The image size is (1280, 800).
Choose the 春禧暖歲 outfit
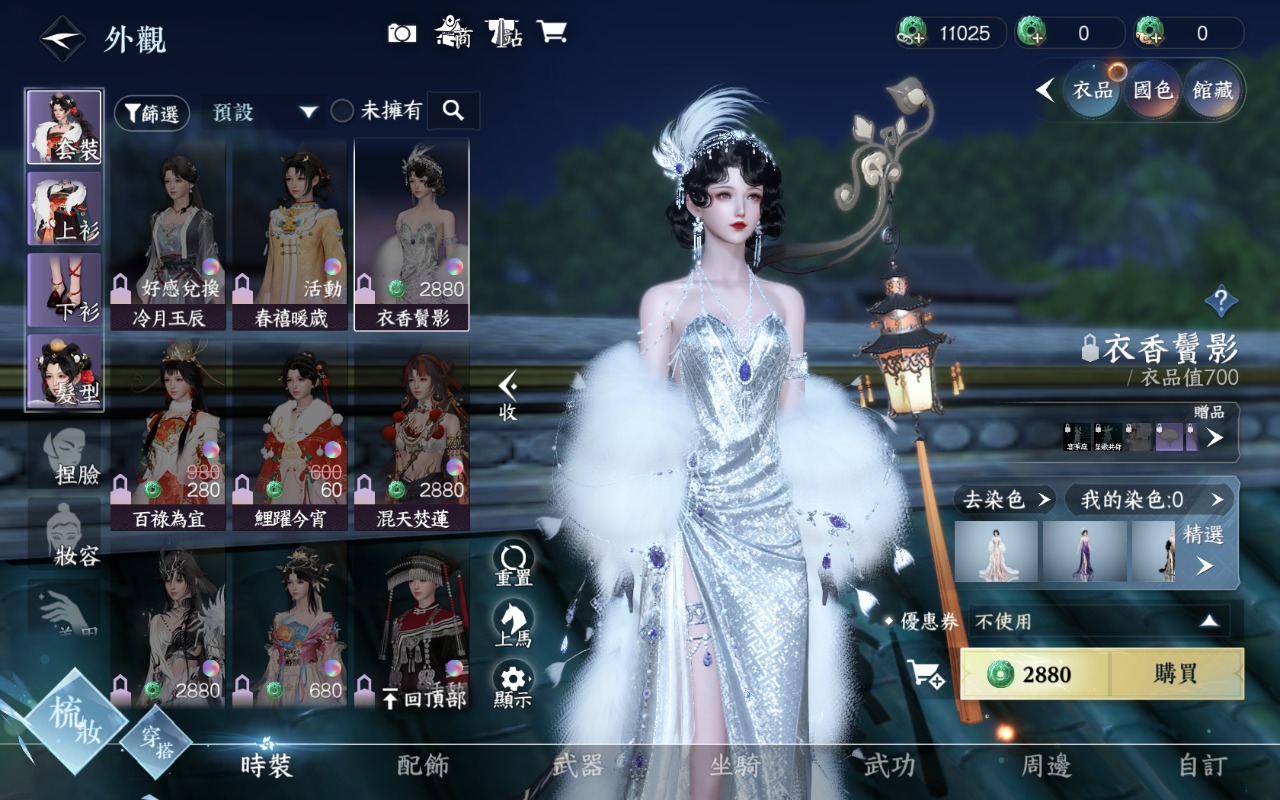(291, 237)
